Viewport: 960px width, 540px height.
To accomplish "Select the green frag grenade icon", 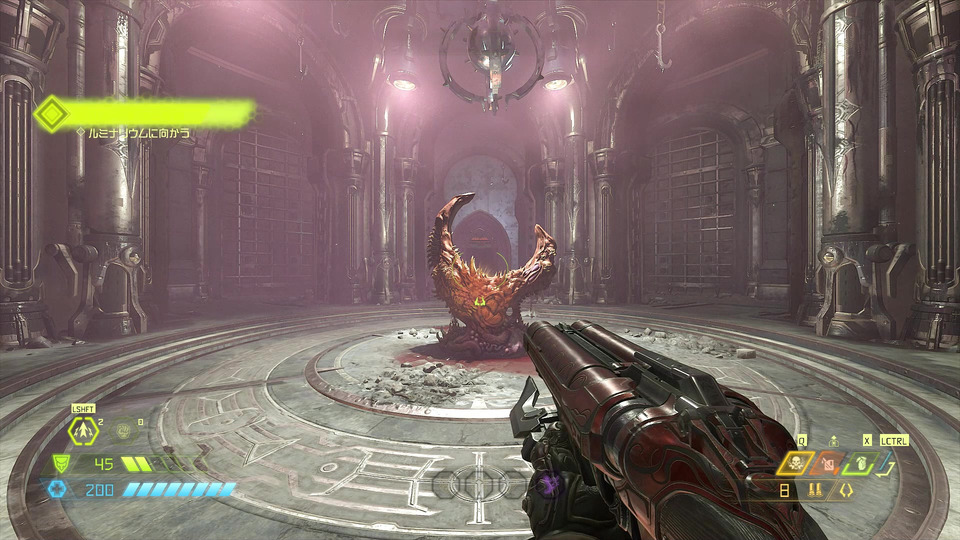I will click(859, 463).
